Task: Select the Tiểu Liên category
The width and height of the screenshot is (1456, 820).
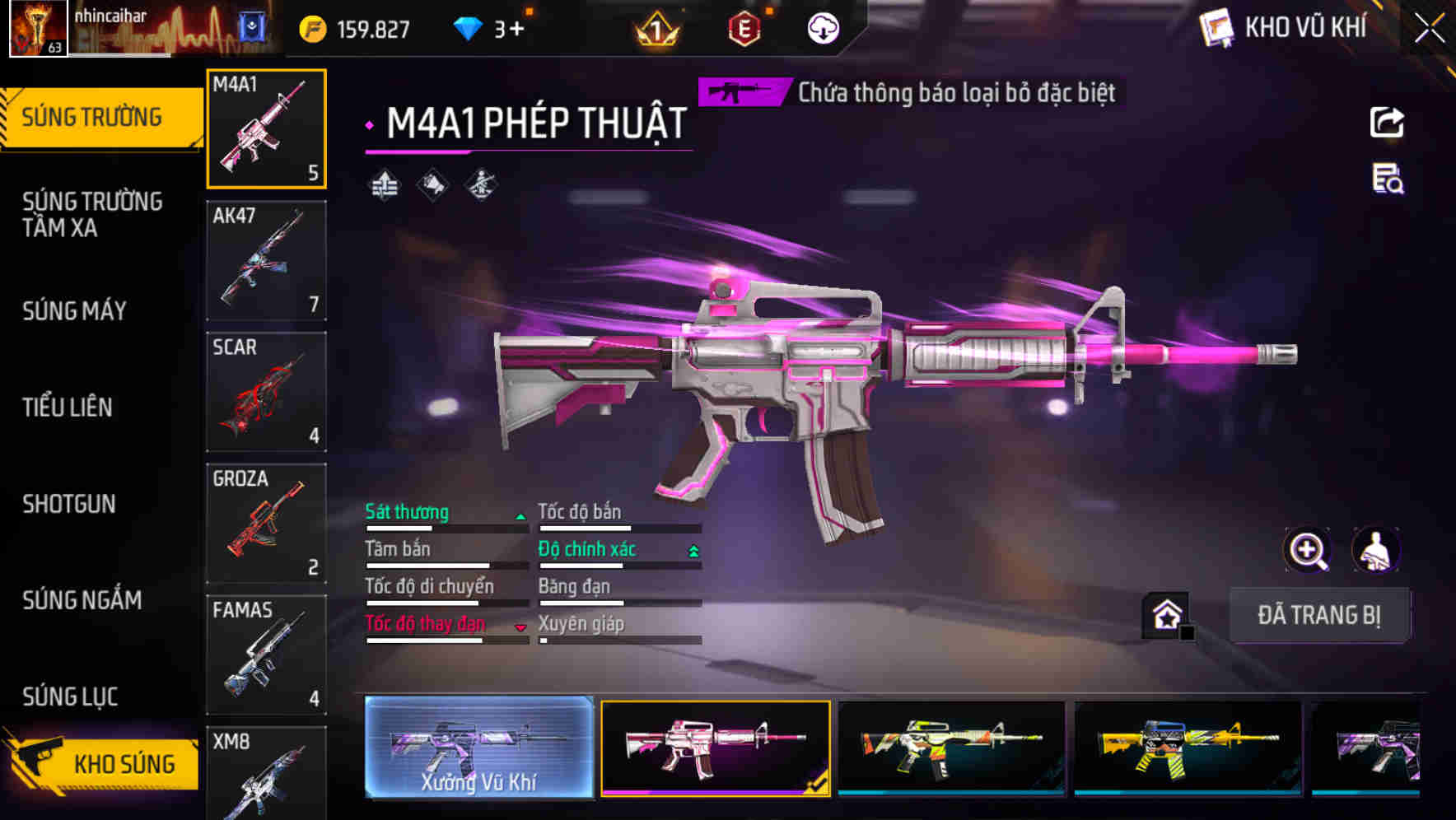Action: coord(68,407)
